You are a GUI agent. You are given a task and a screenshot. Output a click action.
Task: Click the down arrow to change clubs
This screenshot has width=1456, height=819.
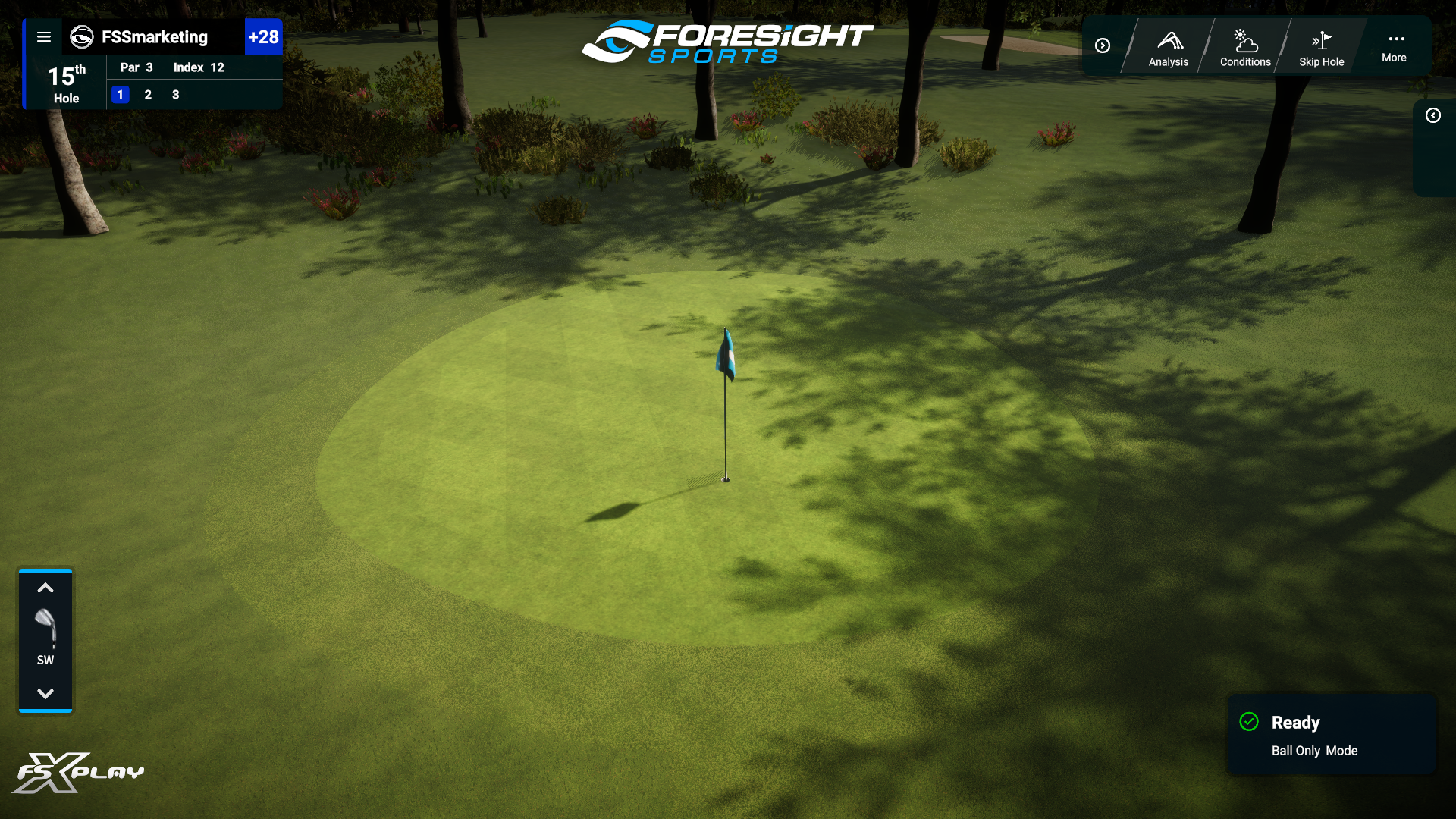(45, 692)
